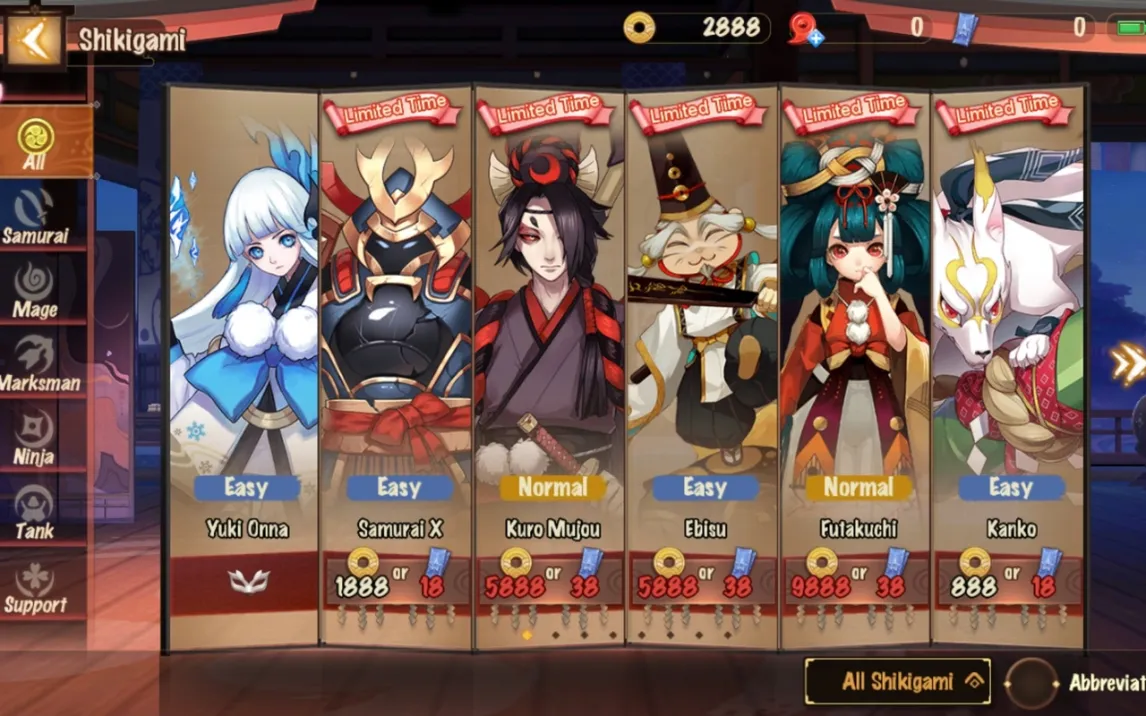Select the All shikigami category

(36, 145)
